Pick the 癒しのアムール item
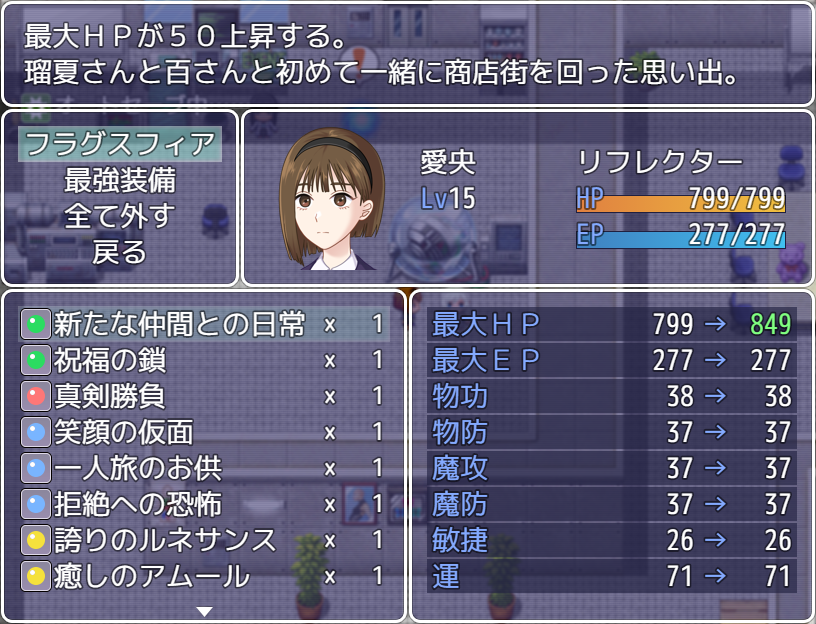 204,576
